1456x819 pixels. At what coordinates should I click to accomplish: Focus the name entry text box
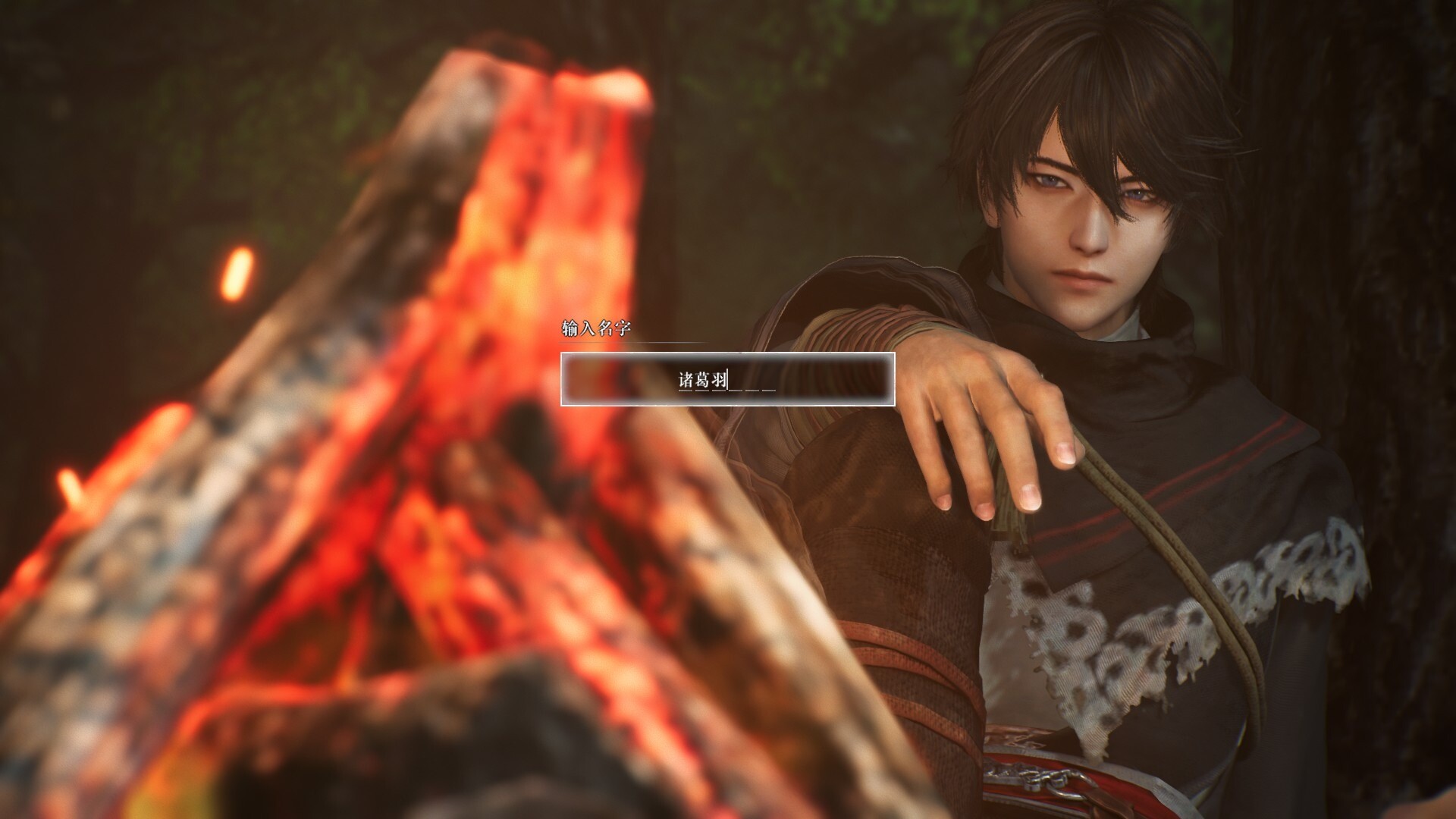[727, 379]
